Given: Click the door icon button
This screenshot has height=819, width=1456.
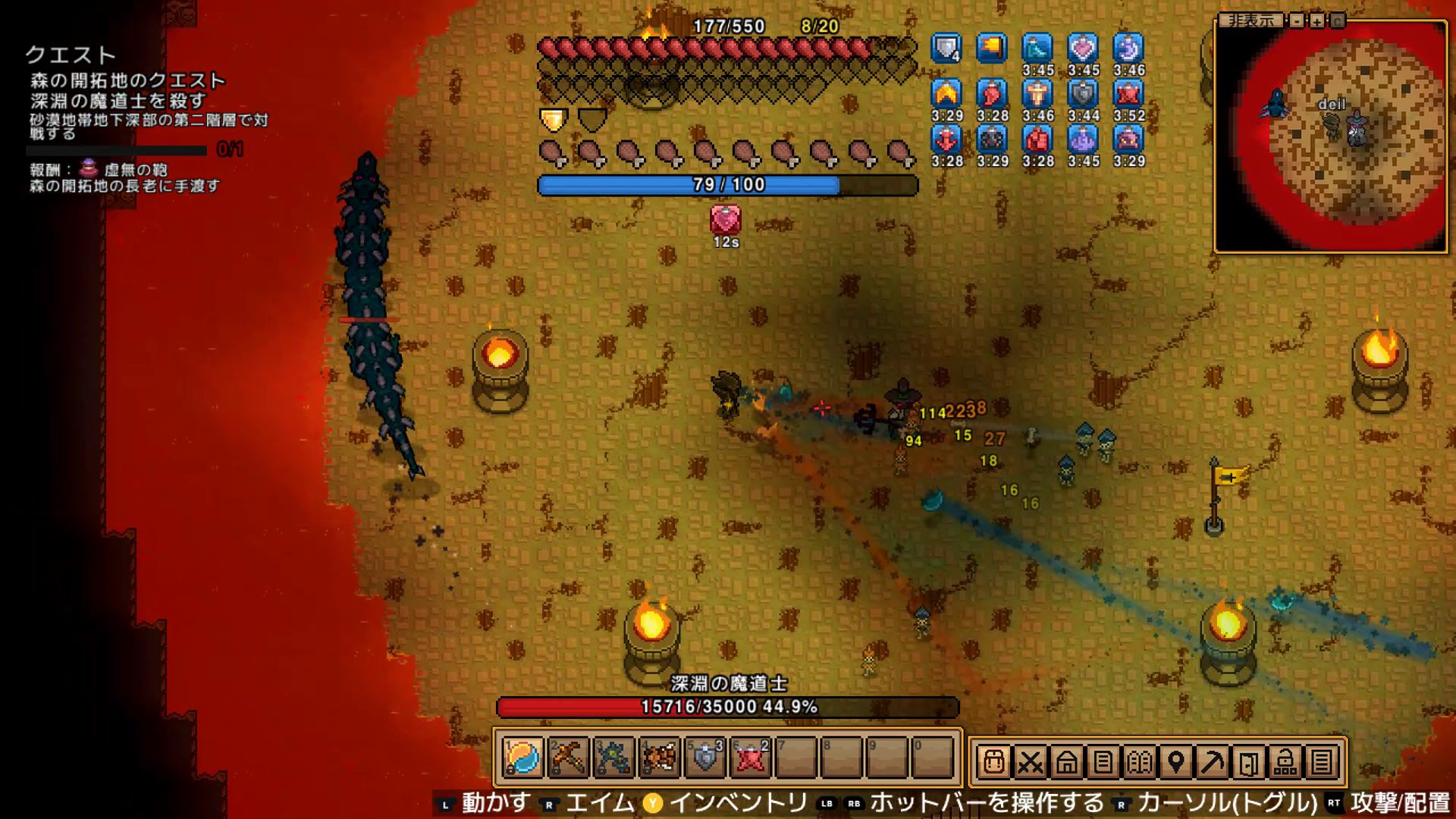Looking at the screenshot, I should click(x=1248, y=761).
